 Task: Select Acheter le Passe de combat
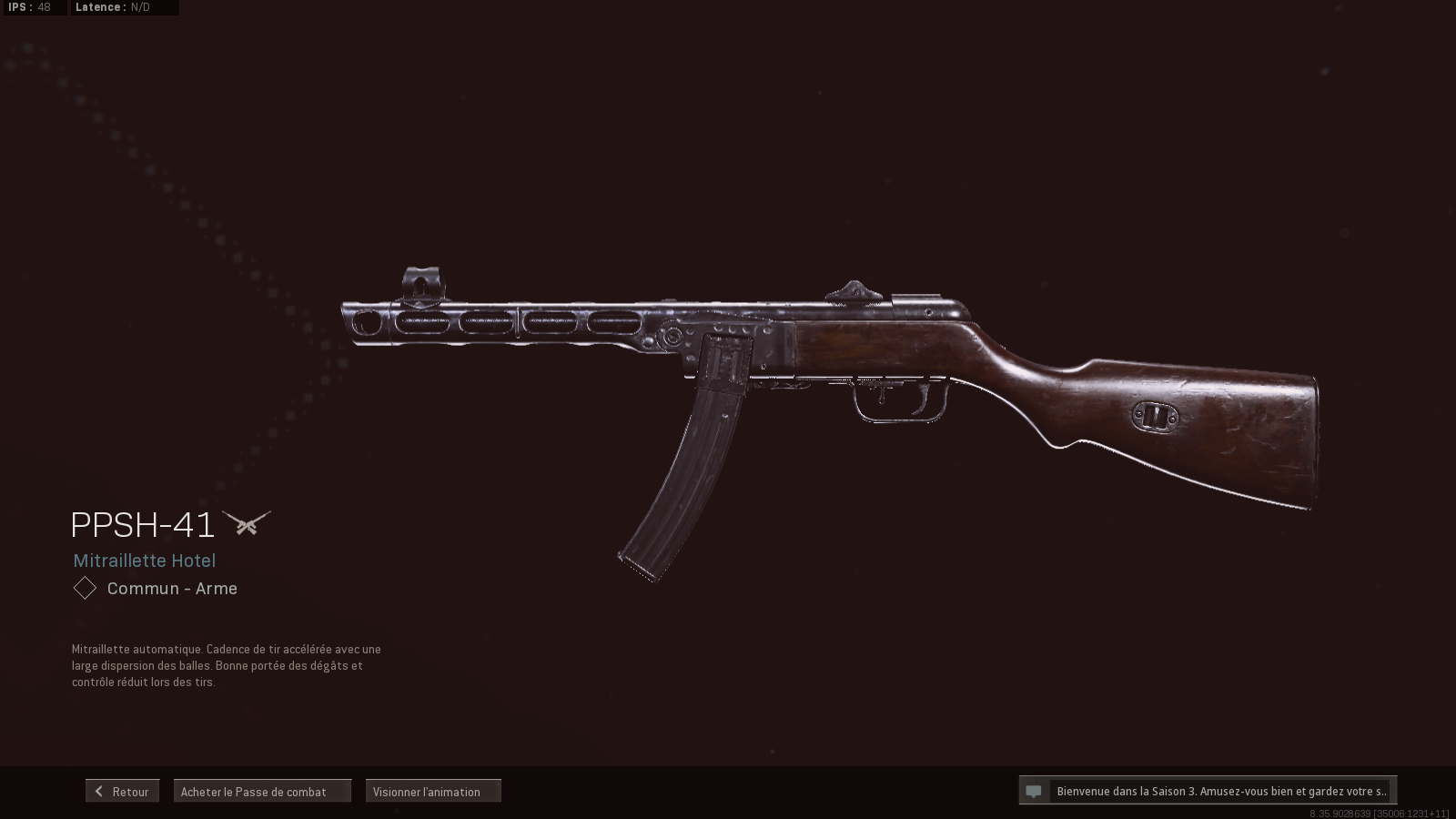tap(262, 791)
